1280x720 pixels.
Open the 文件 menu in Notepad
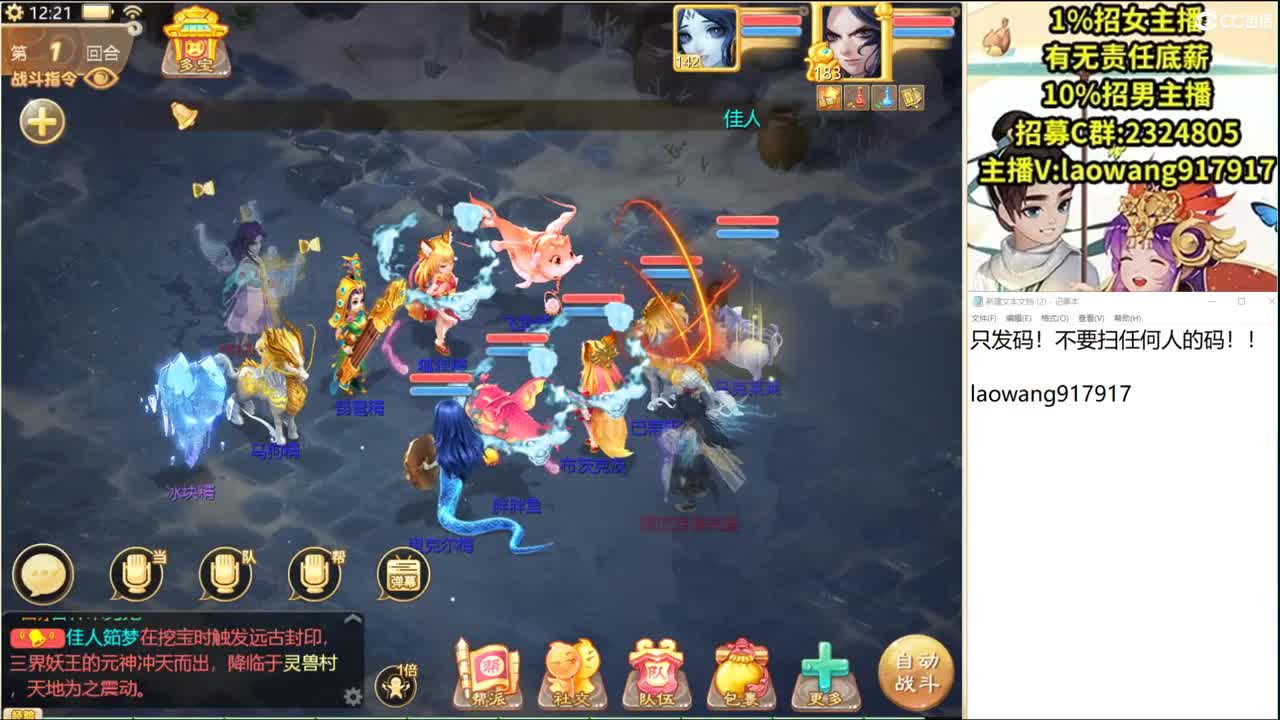coord(984,319)
